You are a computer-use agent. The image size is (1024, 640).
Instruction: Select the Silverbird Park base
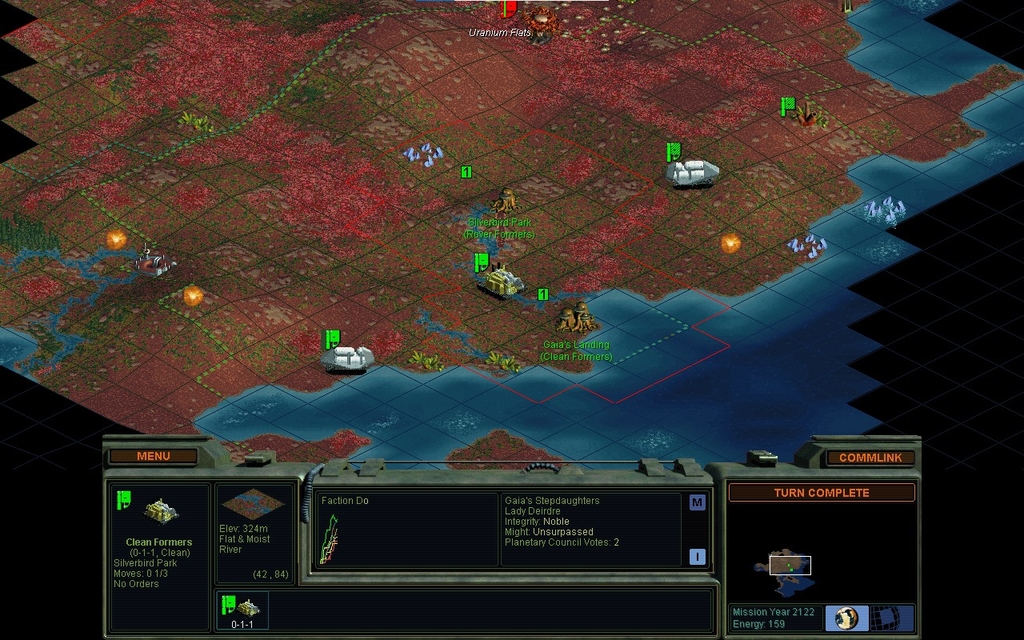click(505, 200)
